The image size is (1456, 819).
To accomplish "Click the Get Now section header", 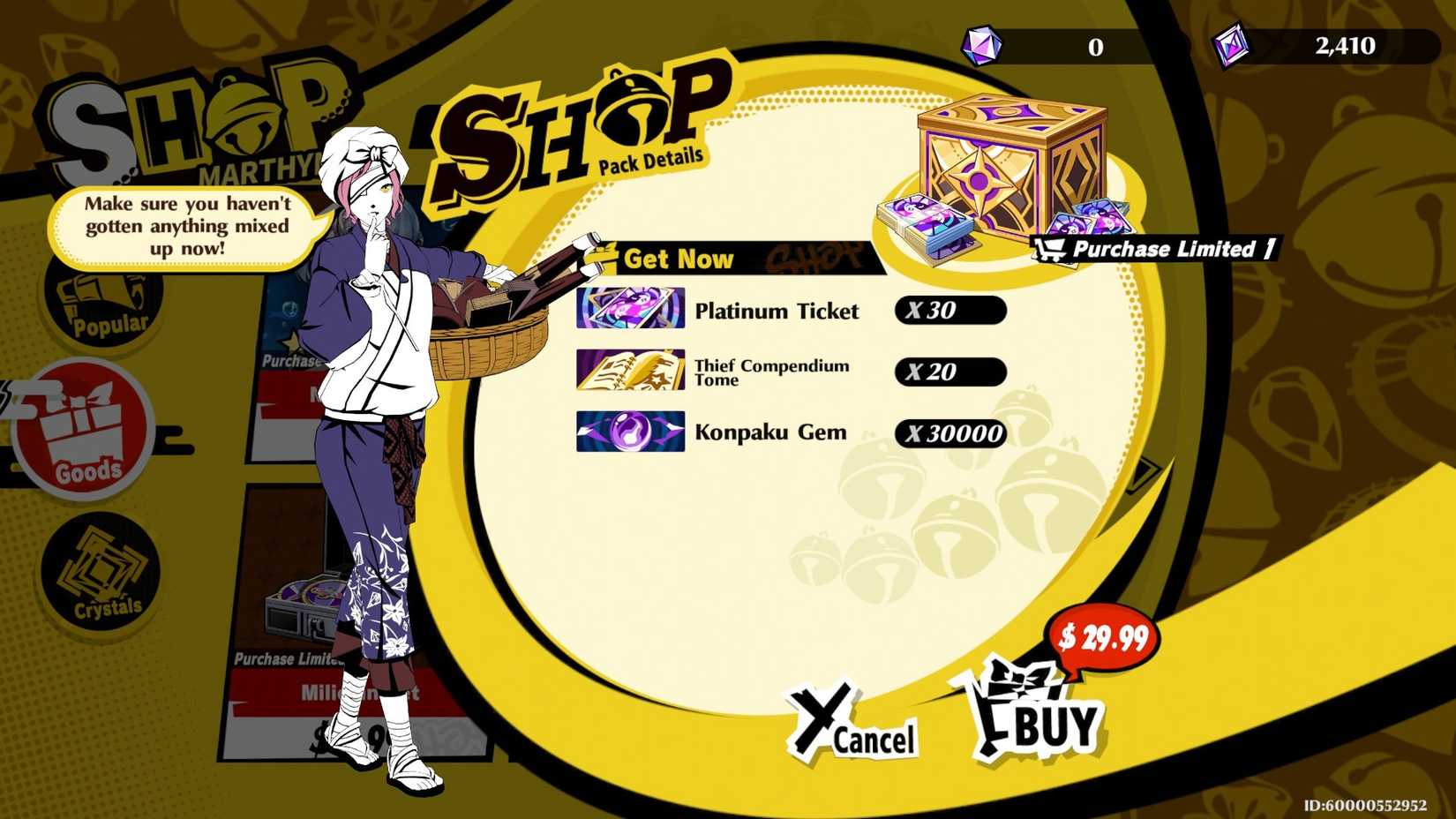I will point(679,259).
